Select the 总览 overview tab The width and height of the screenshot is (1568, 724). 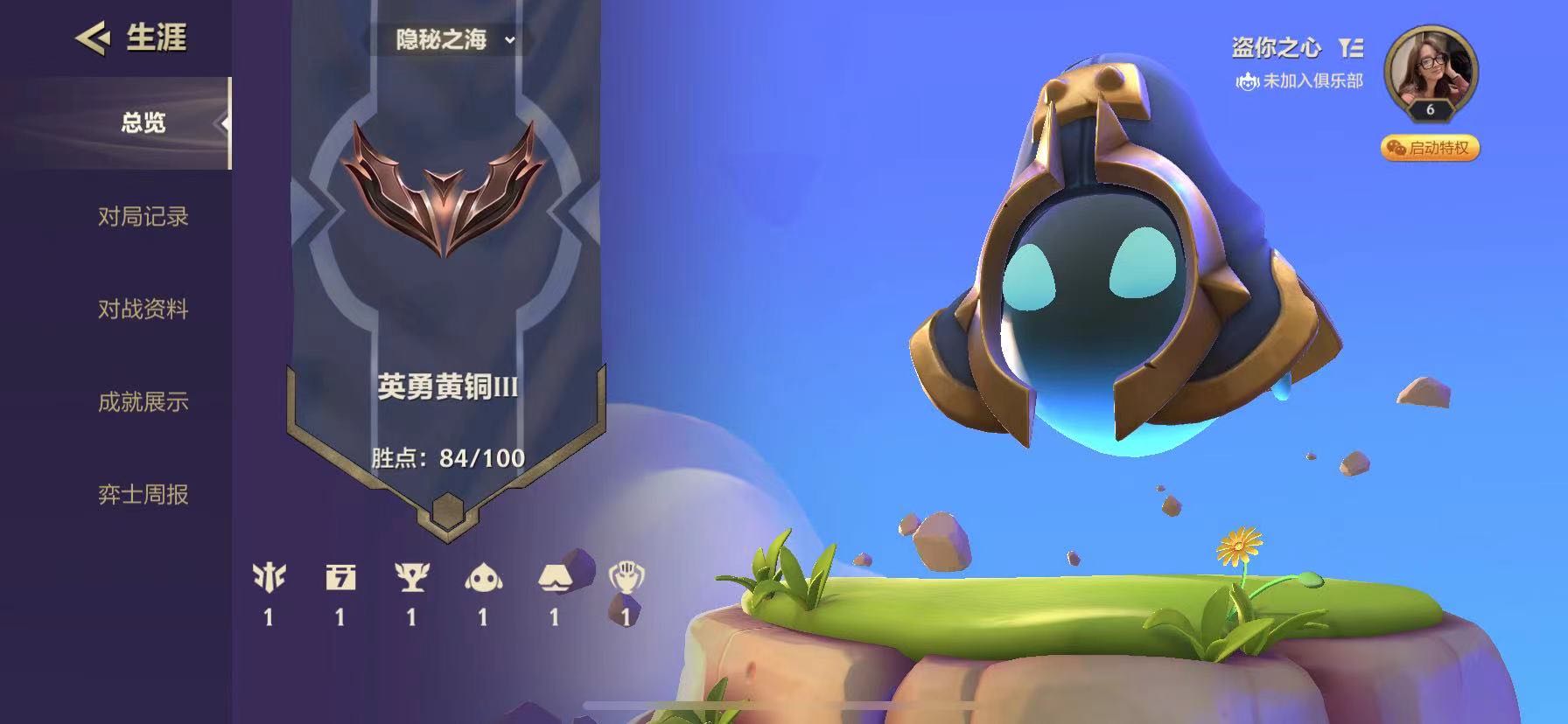(x=143, y=122)
